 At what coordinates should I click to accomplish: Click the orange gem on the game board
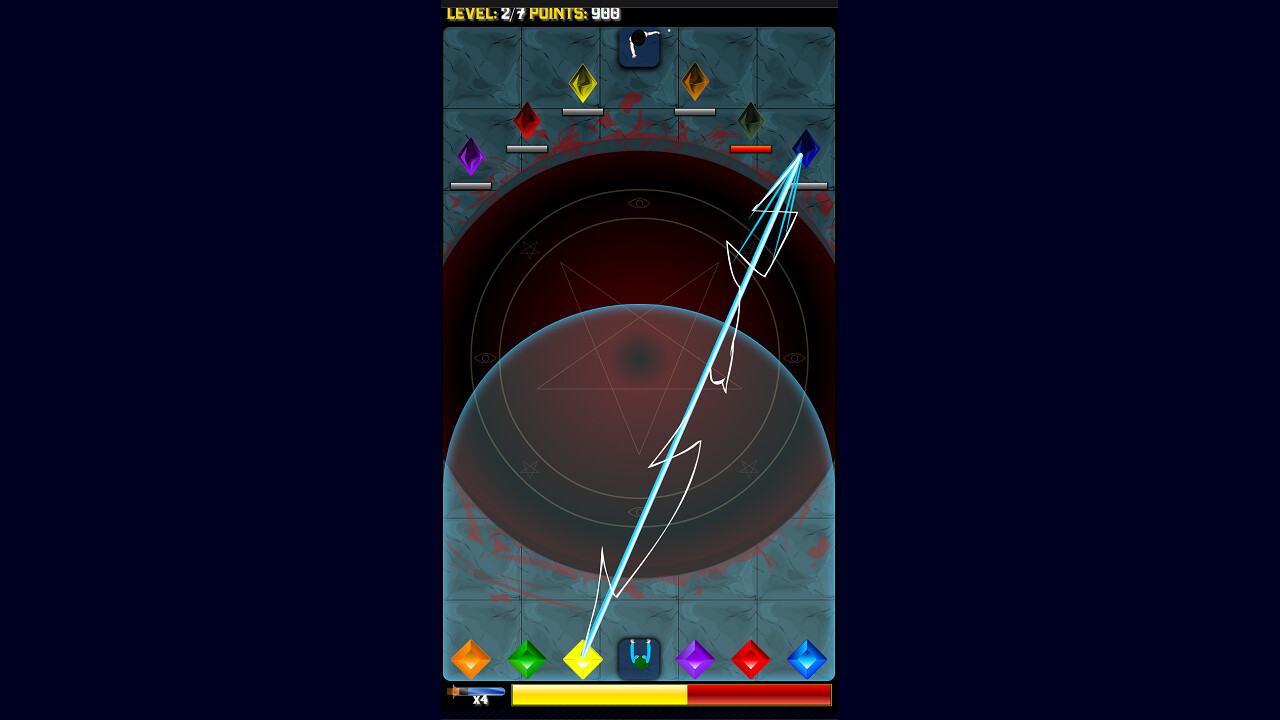tap(695, 82)
